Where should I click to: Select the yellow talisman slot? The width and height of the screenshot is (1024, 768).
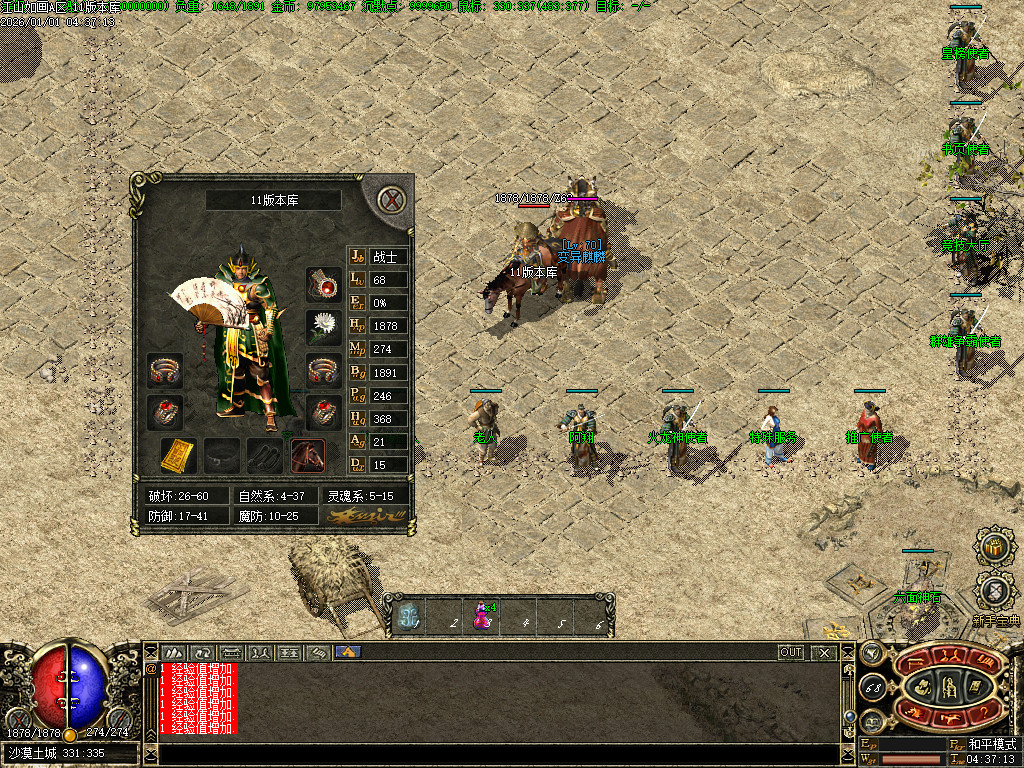178,456
